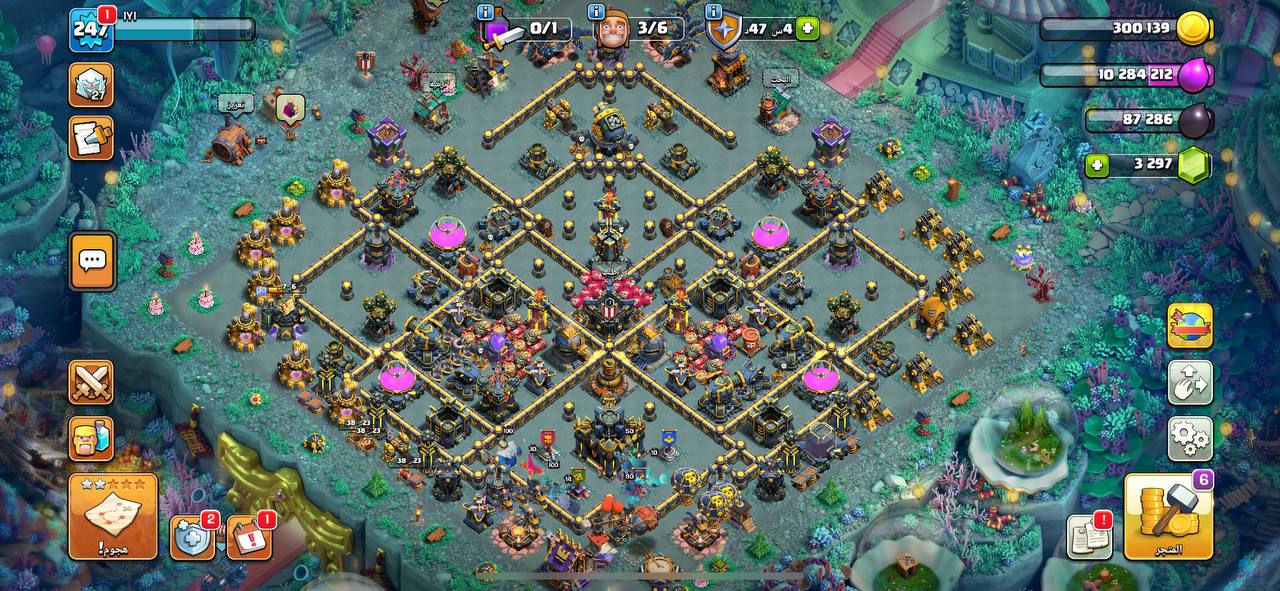
Task: Open the attack map button
Action: click(113, 517)
